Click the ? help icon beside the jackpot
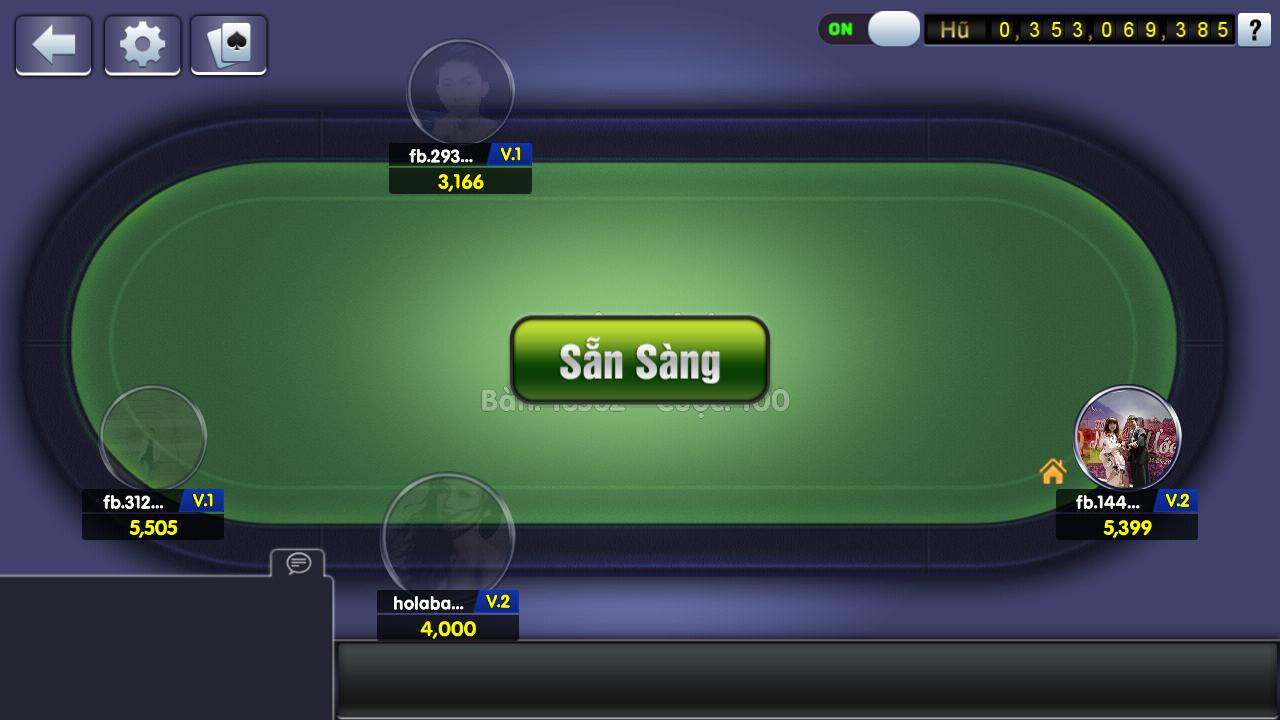 [x=1254, y=31]
